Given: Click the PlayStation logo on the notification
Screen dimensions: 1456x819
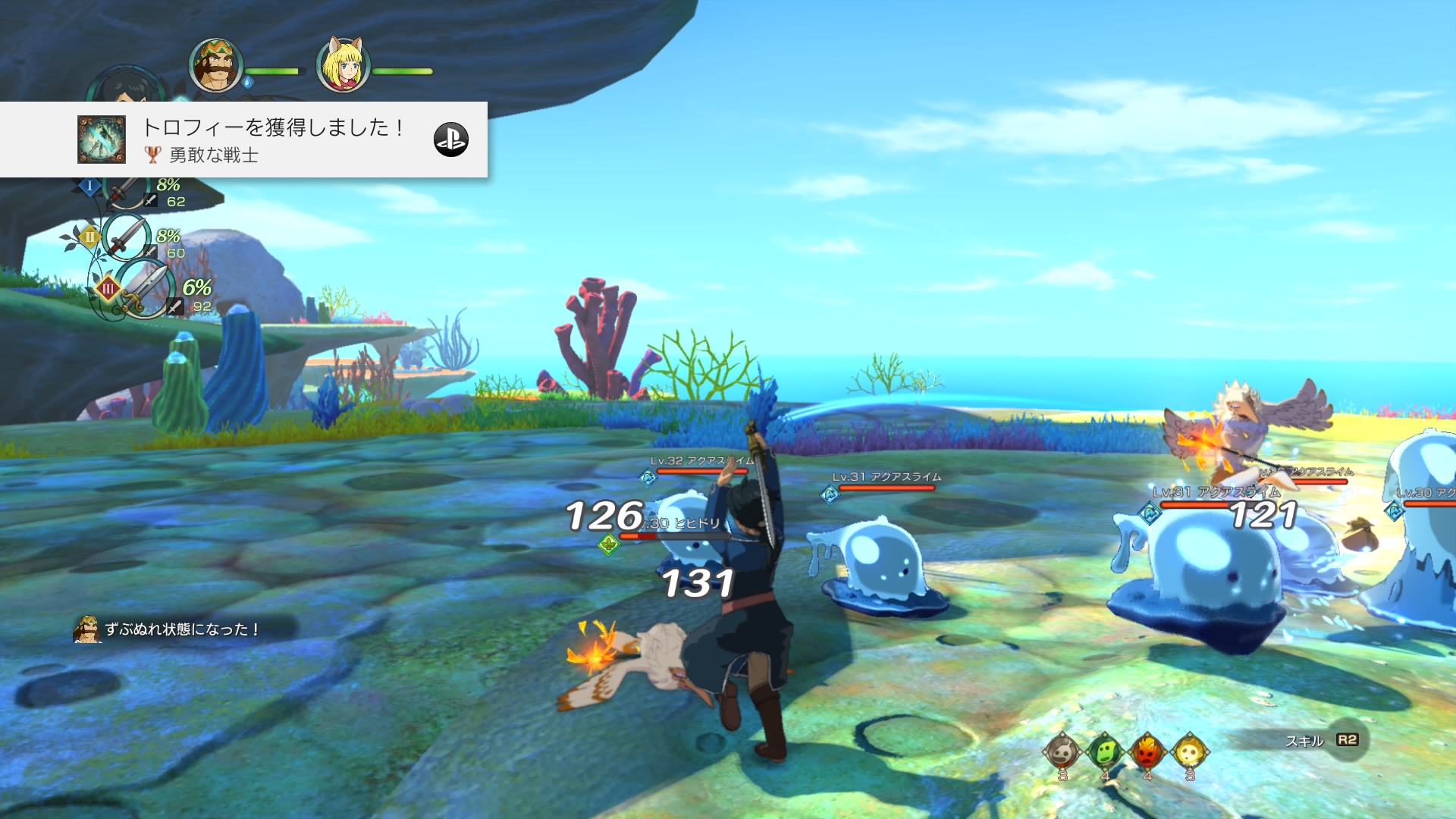Looking at the screenshot, I should click(x=451, y=140).
